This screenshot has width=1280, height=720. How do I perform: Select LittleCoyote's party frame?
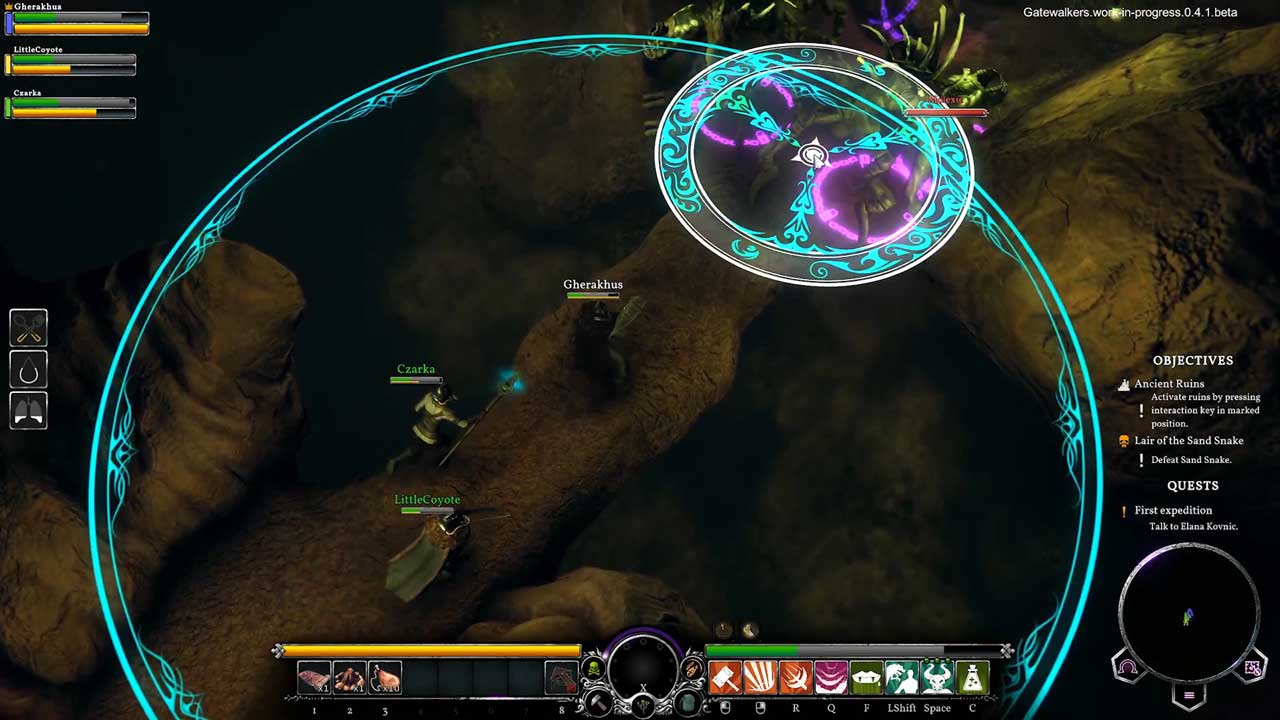(70, 62)
